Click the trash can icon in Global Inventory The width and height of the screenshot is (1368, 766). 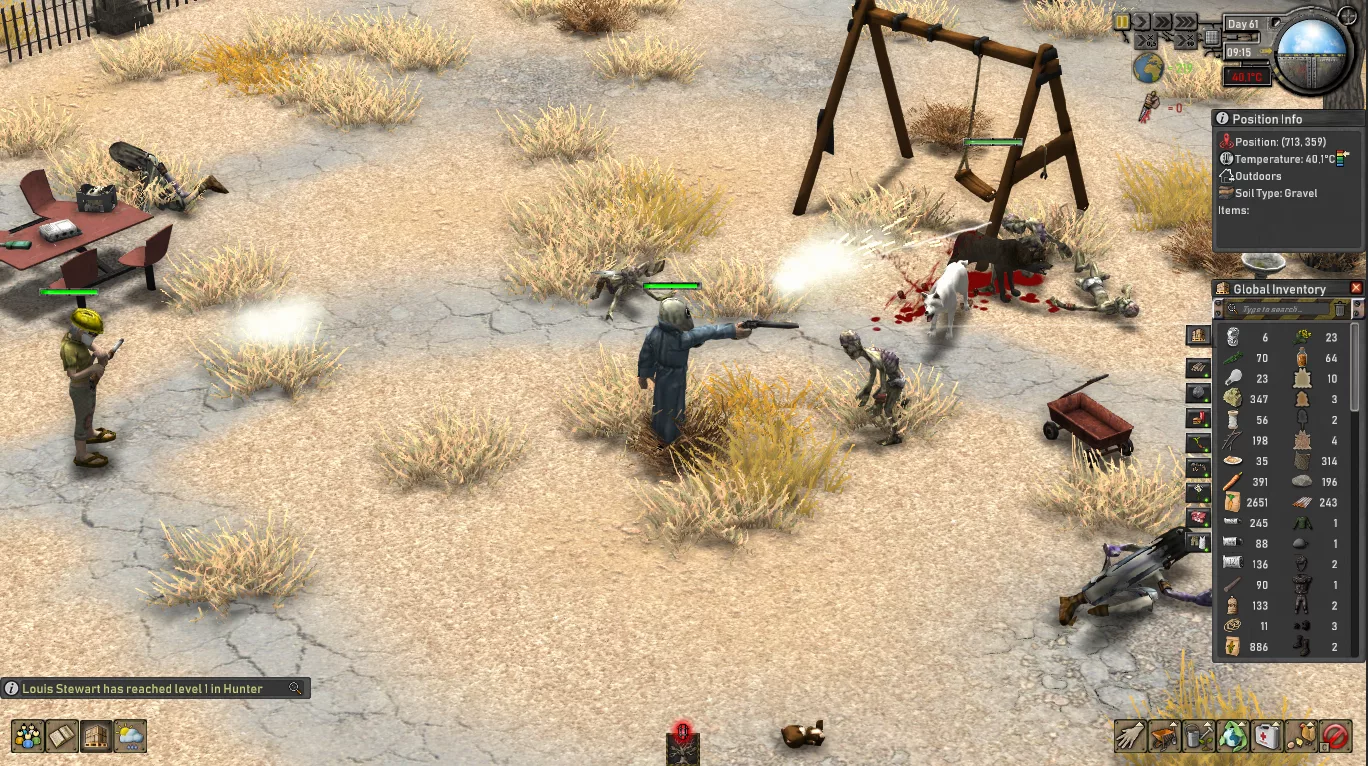tap(1340, 310)
